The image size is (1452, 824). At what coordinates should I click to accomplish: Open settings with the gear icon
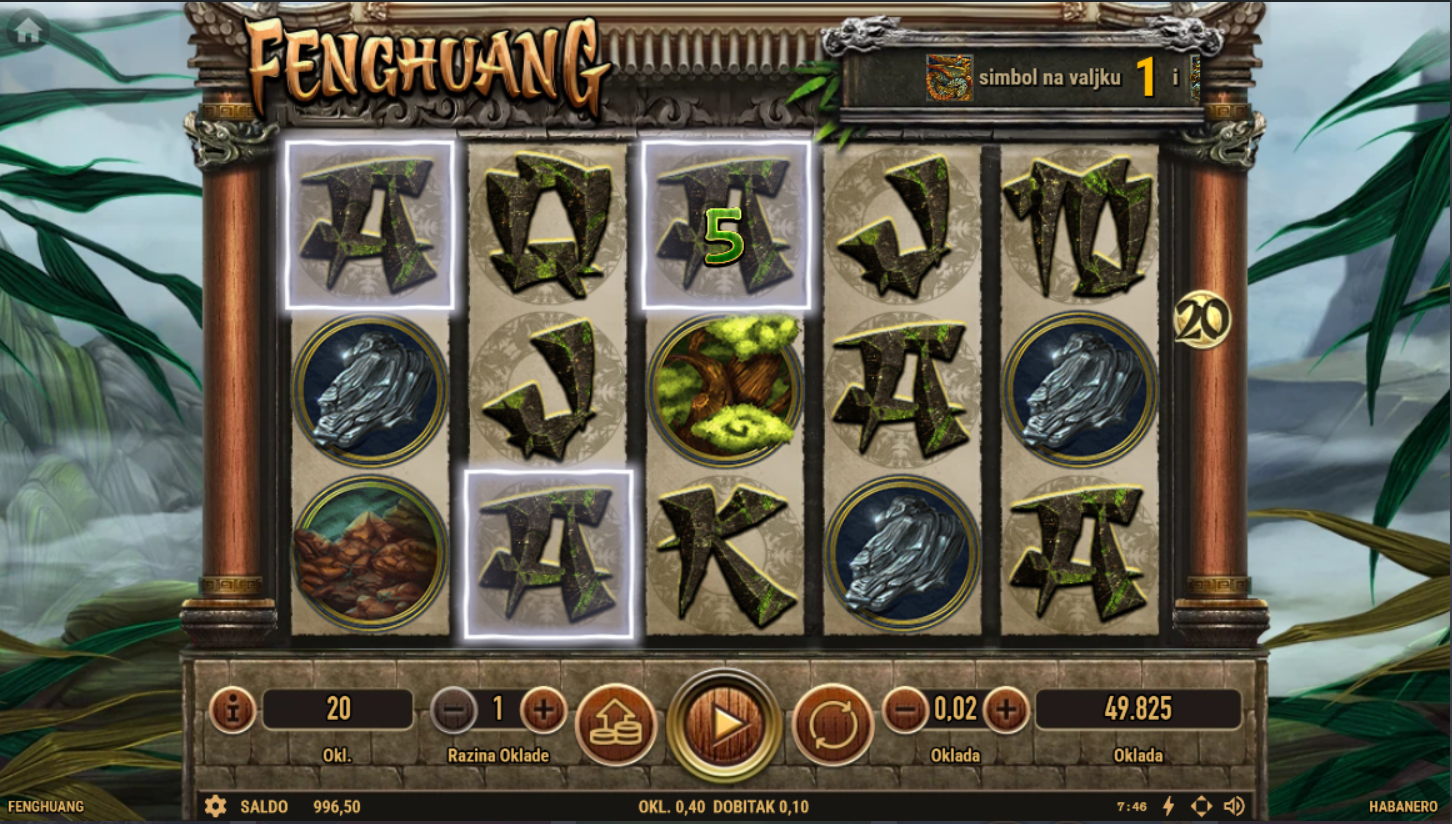pyautogui.click(x=215, y=806)
